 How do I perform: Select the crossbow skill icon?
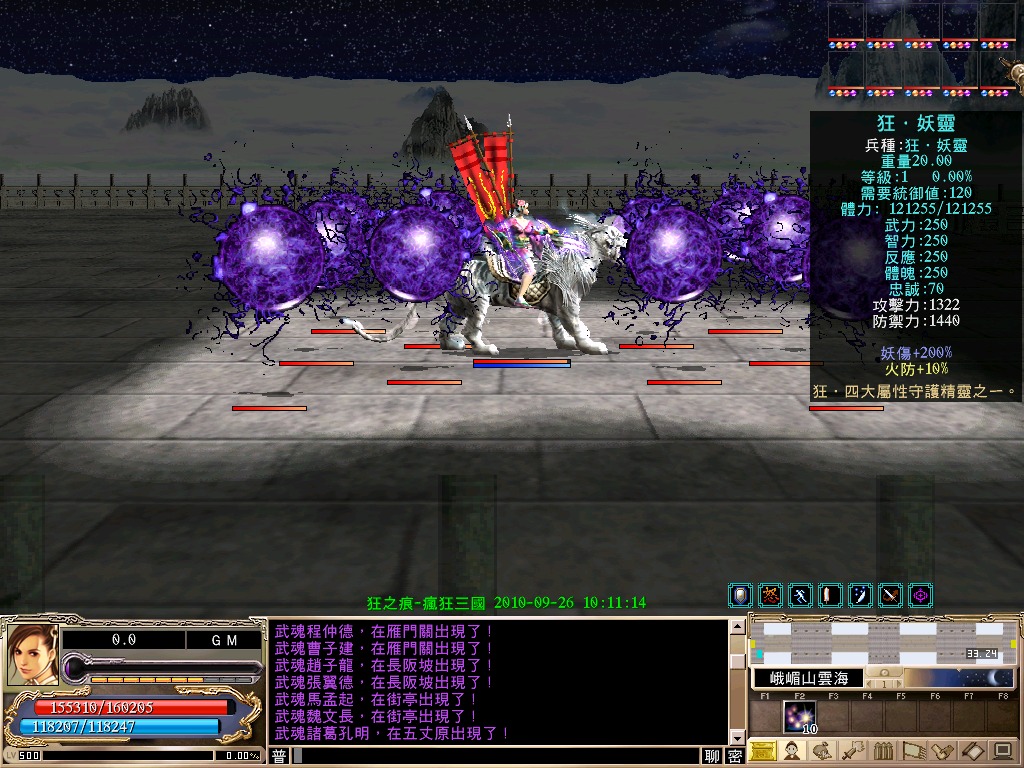pos(890,596)
